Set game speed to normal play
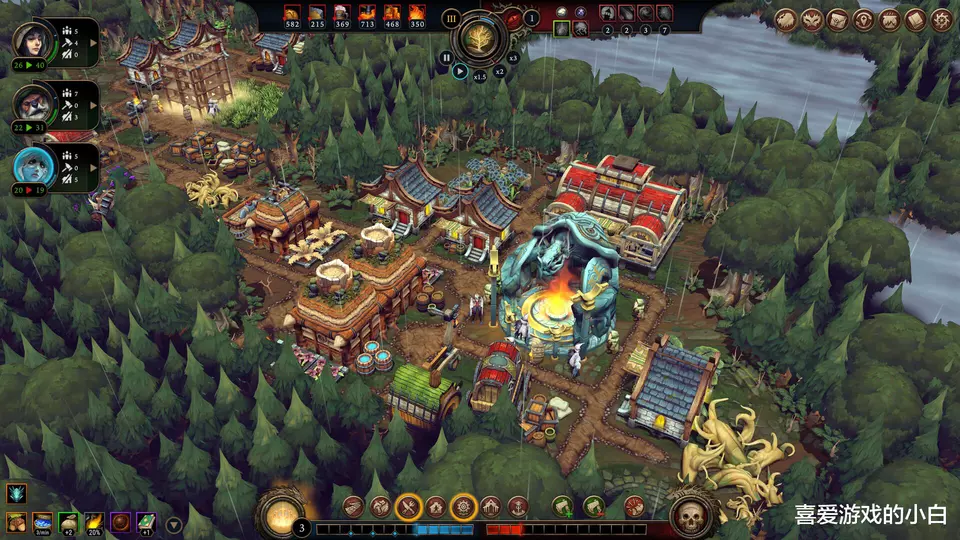The height and width of the screenshot is (540, 960). (x=460, y=71)
